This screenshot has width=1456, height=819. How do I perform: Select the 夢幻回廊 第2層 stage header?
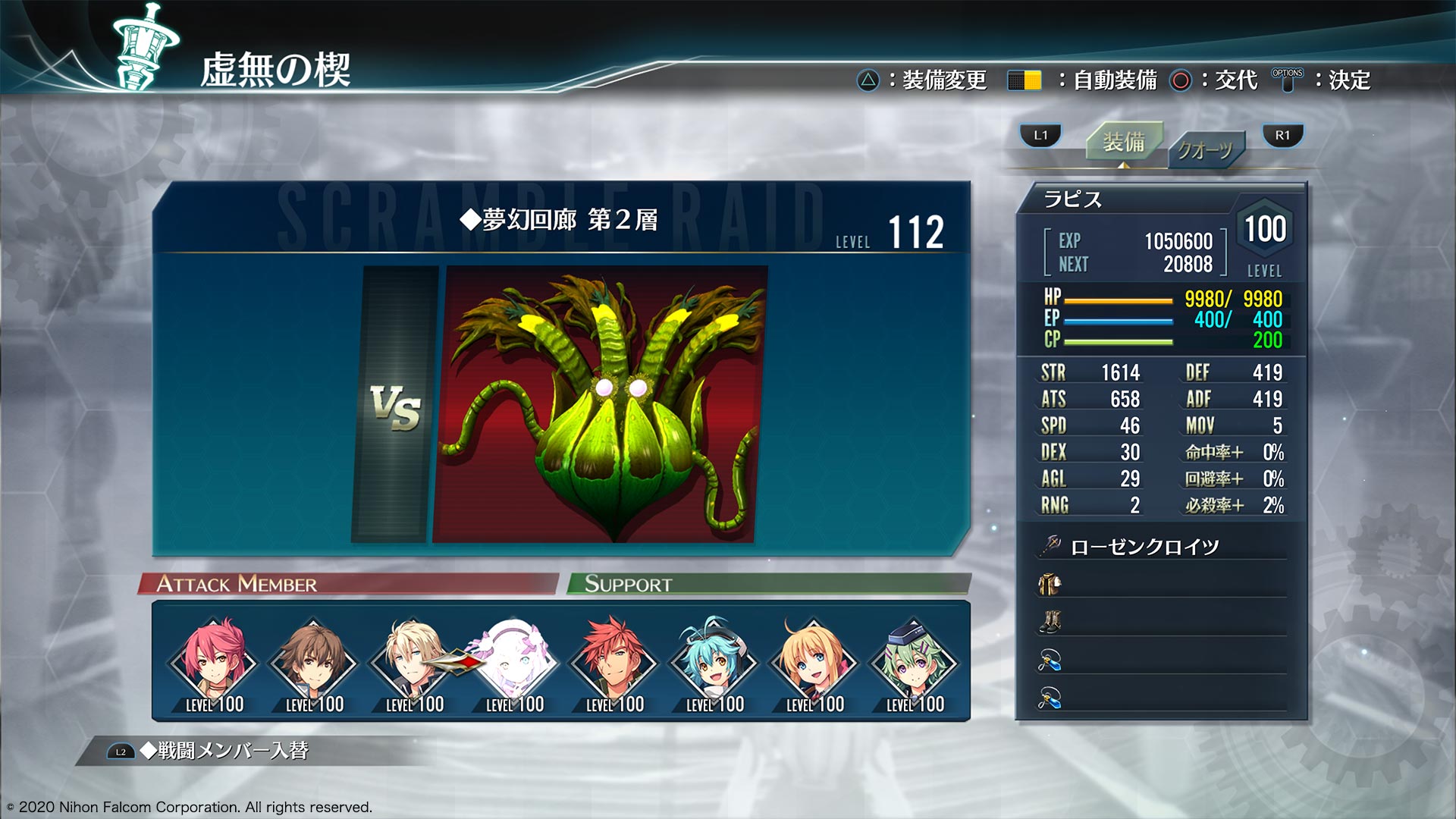(x=559, y=220)
